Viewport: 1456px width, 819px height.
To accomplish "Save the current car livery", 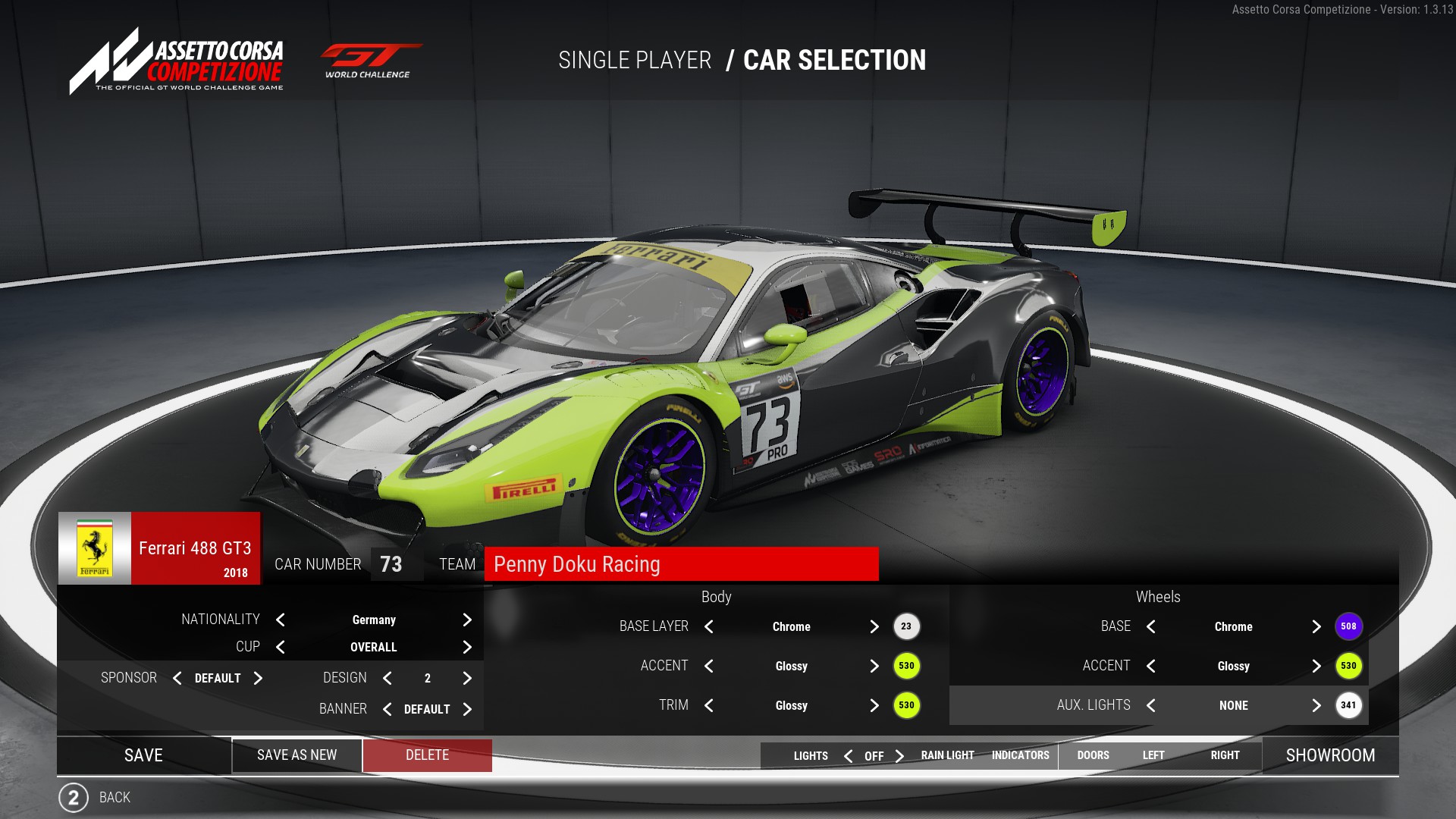I will (143, 755).
